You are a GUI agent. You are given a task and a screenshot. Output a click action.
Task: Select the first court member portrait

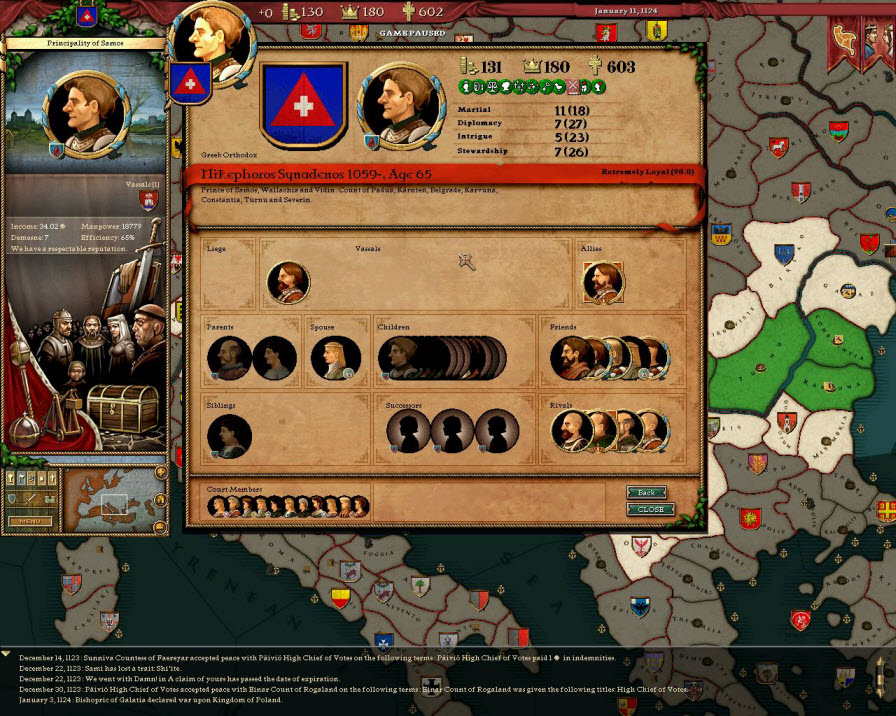pyautogui.click(x=217, y=507)
